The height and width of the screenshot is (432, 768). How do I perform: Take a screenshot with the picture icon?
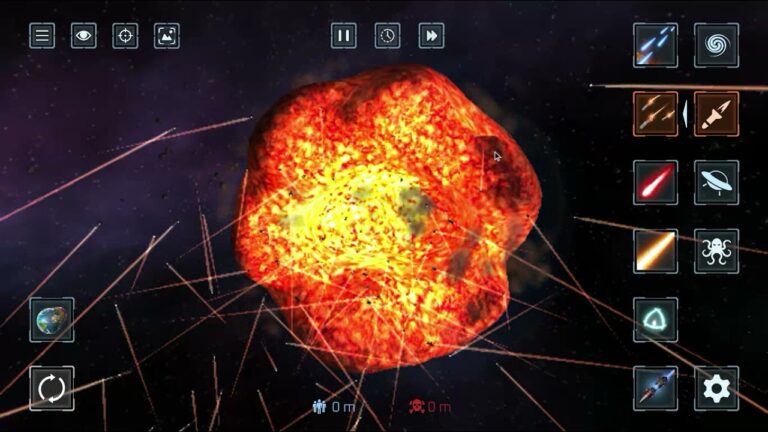click(167, 37)
